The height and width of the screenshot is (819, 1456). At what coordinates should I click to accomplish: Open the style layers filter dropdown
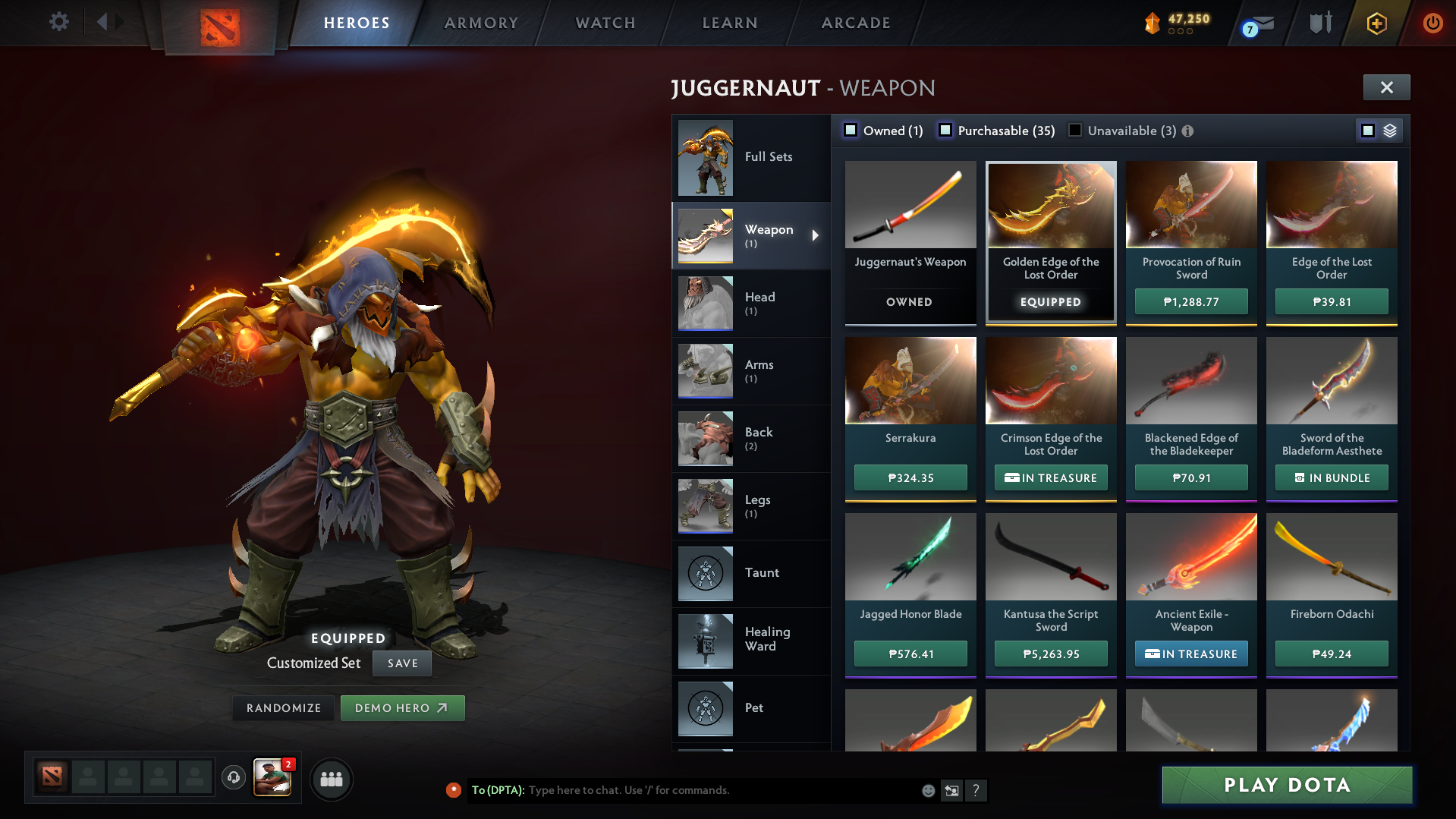point(1389,130)
